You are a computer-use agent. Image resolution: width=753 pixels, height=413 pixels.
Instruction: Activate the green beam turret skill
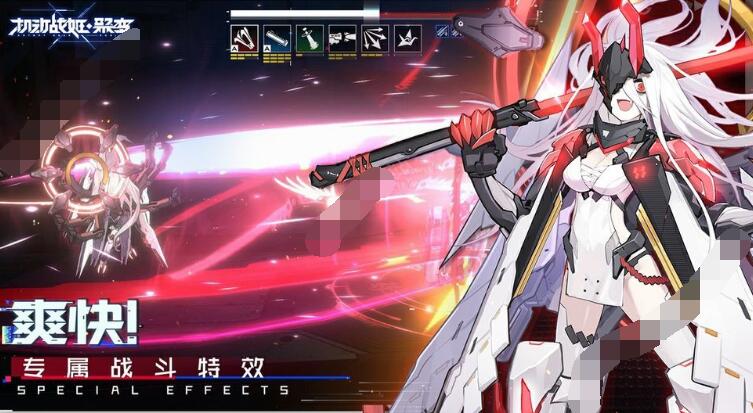click(310, 39)
